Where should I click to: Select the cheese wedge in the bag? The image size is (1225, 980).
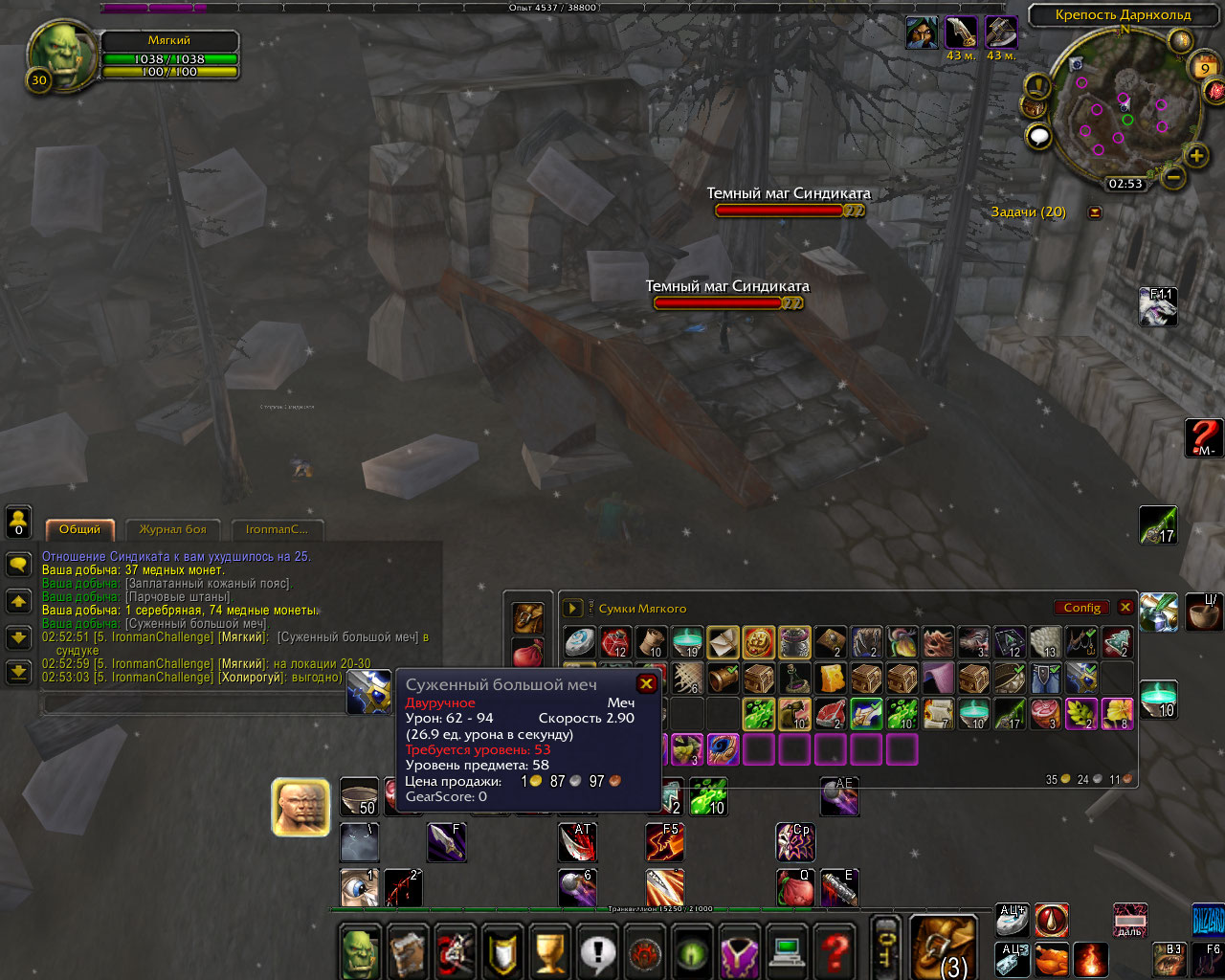pos(830,679)
